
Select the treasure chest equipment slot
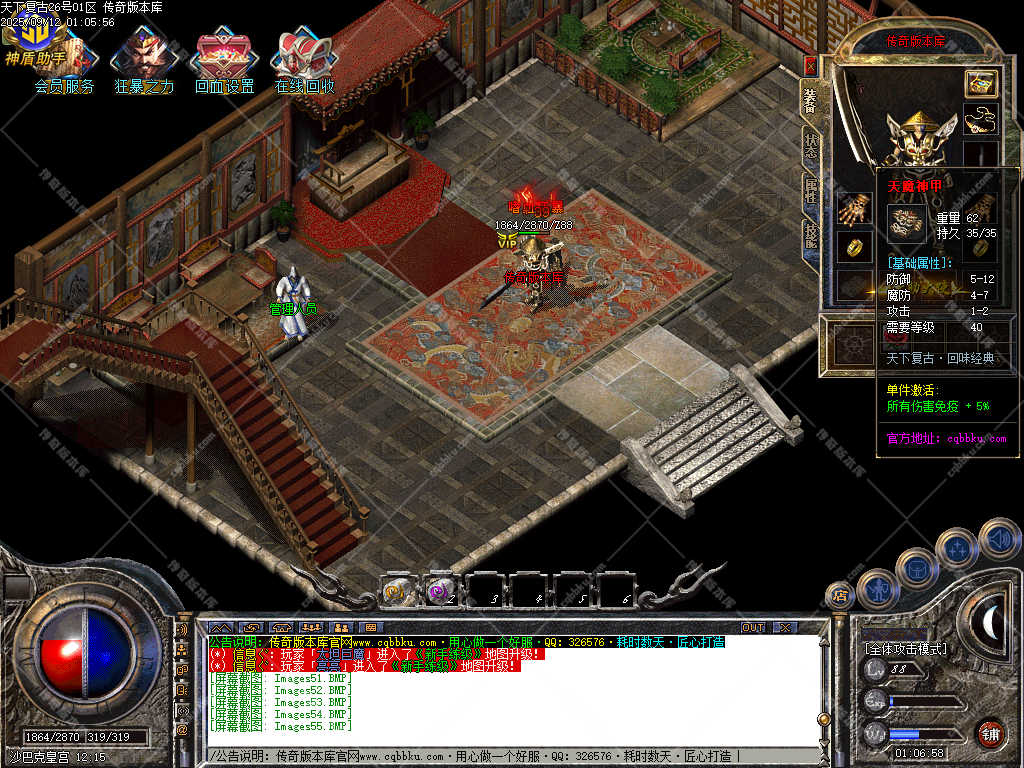980,84
